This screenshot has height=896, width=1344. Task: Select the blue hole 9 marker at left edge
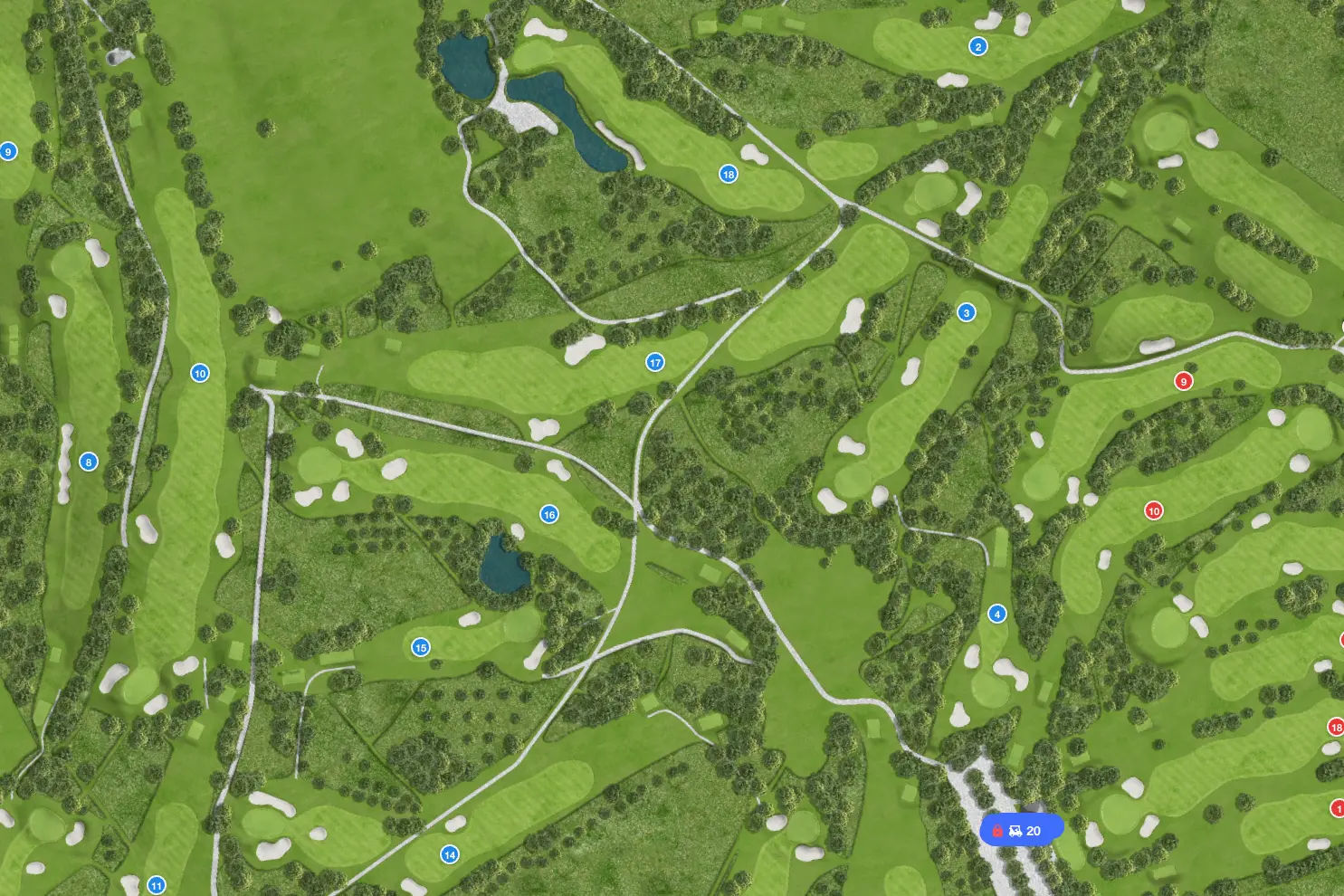7,152
